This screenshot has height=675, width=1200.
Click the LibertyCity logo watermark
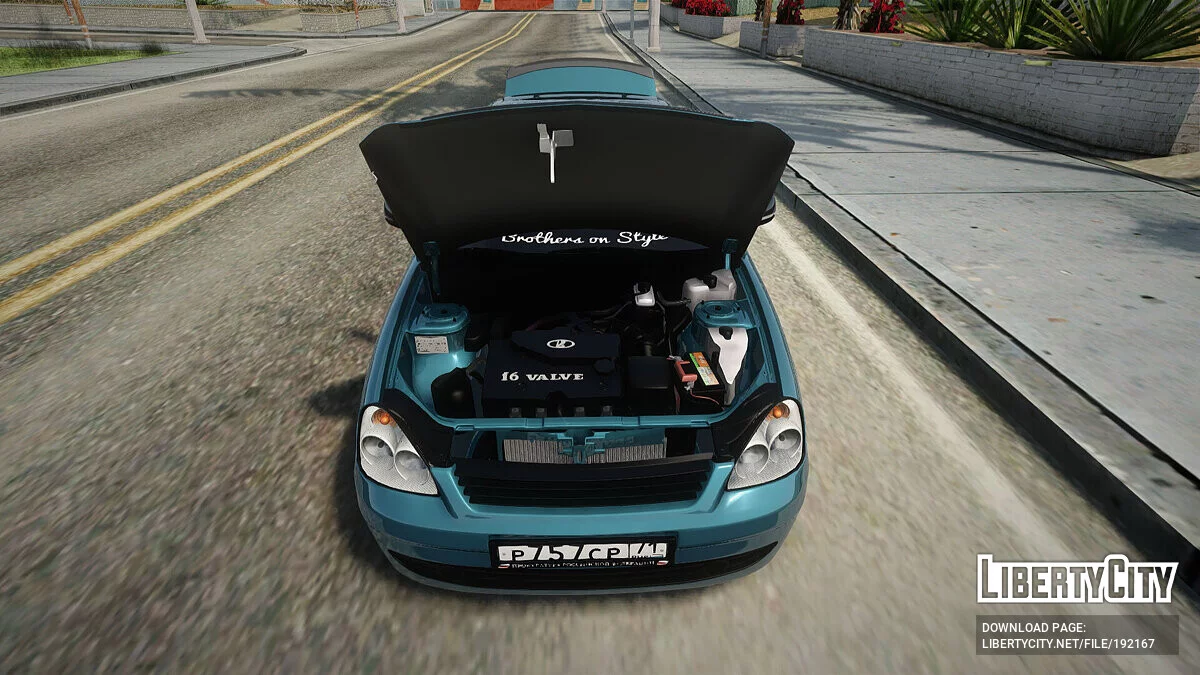[1077, 580]
